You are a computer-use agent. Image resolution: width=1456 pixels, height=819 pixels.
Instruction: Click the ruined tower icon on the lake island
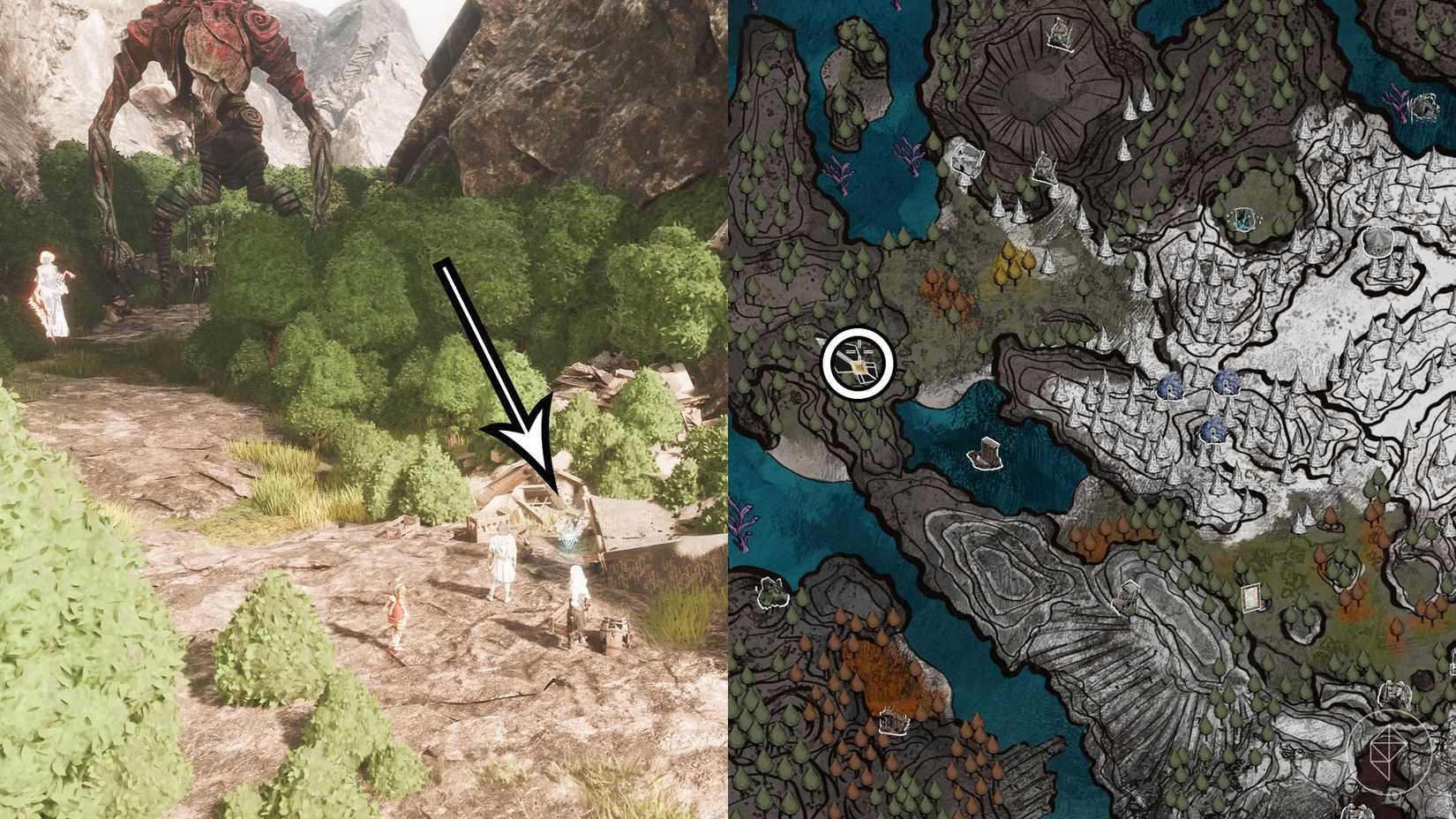pos(986,454)
